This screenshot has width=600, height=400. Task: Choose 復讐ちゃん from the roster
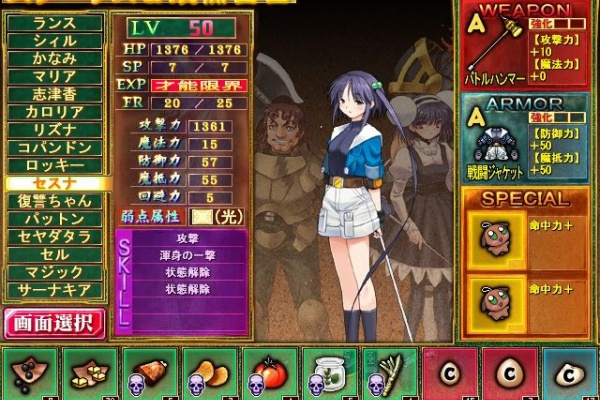pos(54,201)
